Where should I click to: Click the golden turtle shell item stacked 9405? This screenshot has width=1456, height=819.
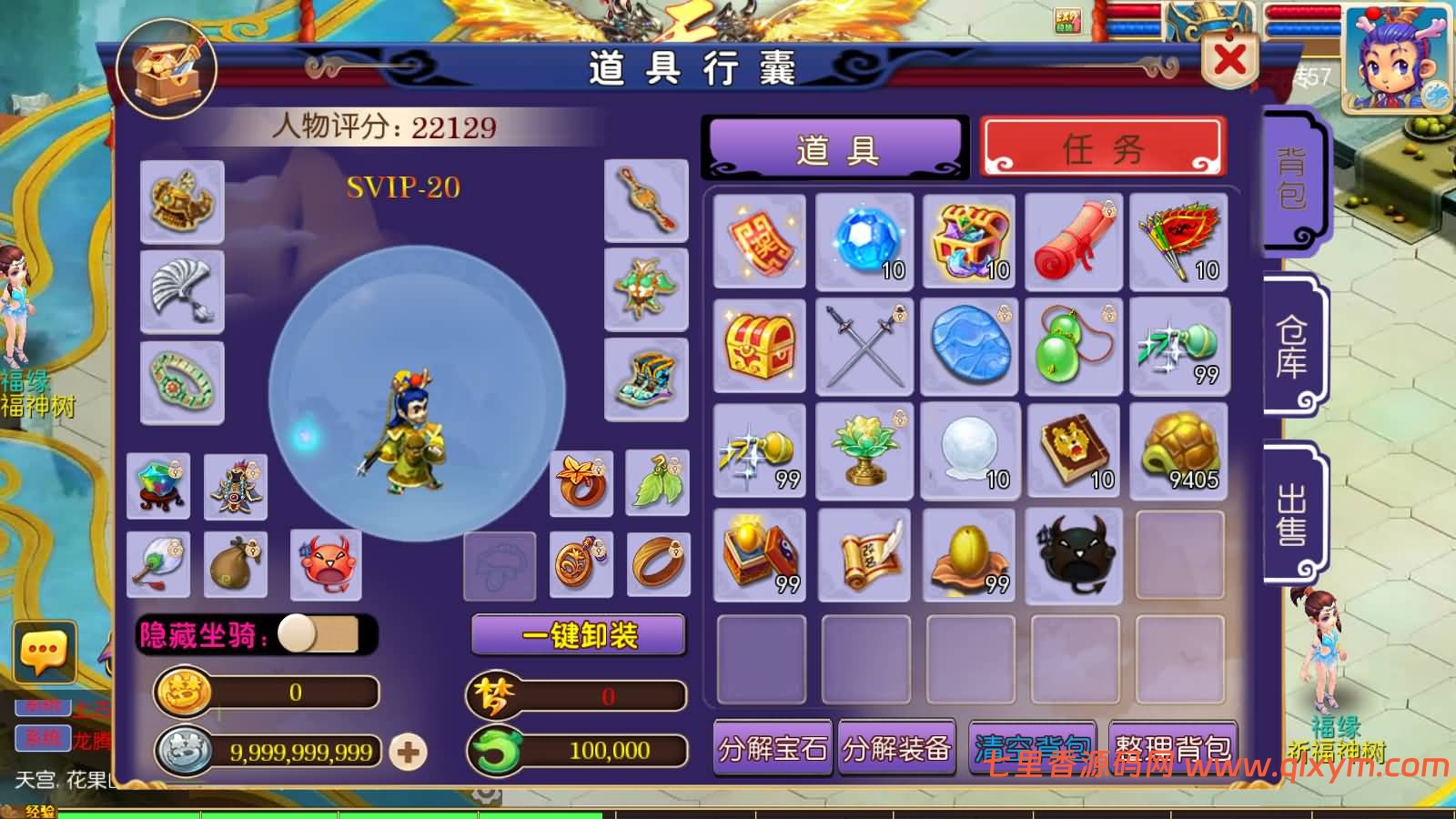pyautogui.click(x=1178, y=450)
